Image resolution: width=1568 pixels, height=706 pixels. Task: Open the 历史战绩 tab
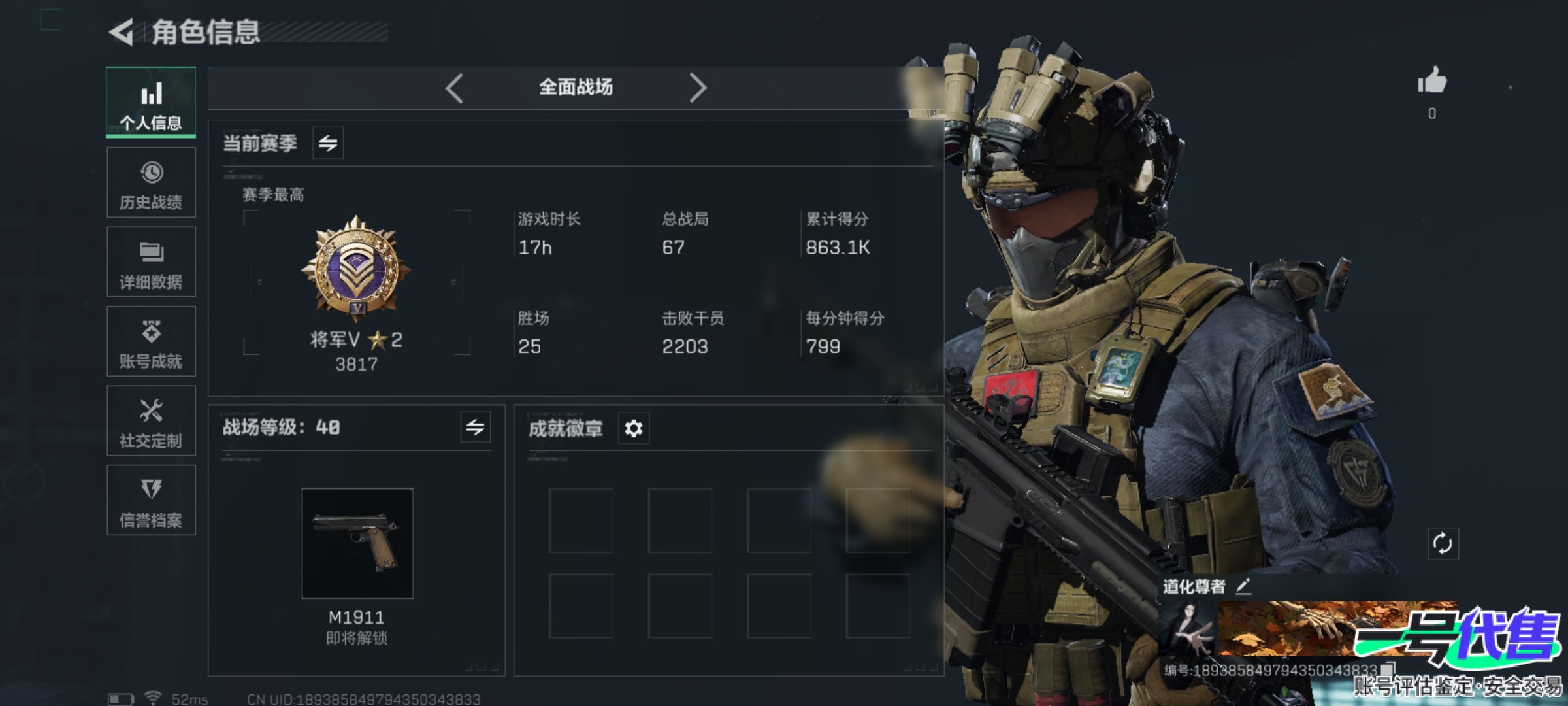pyautogui.click(x=151, y=182)
